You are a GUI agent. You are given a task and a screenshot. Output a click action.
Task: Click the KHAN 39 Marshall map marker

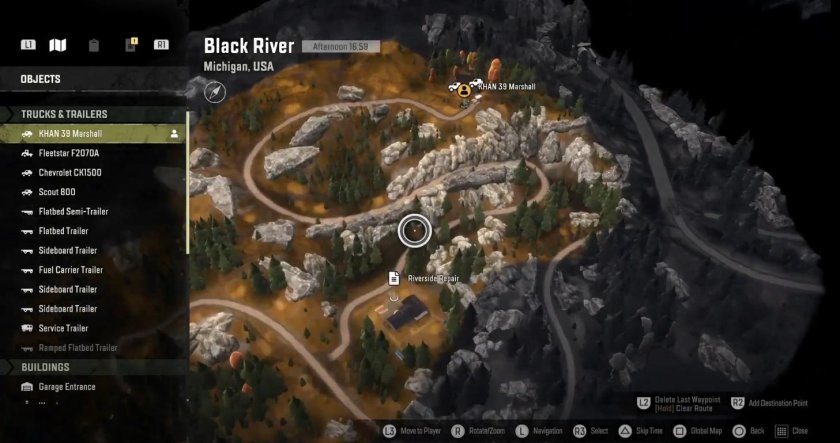coord(465,88)
